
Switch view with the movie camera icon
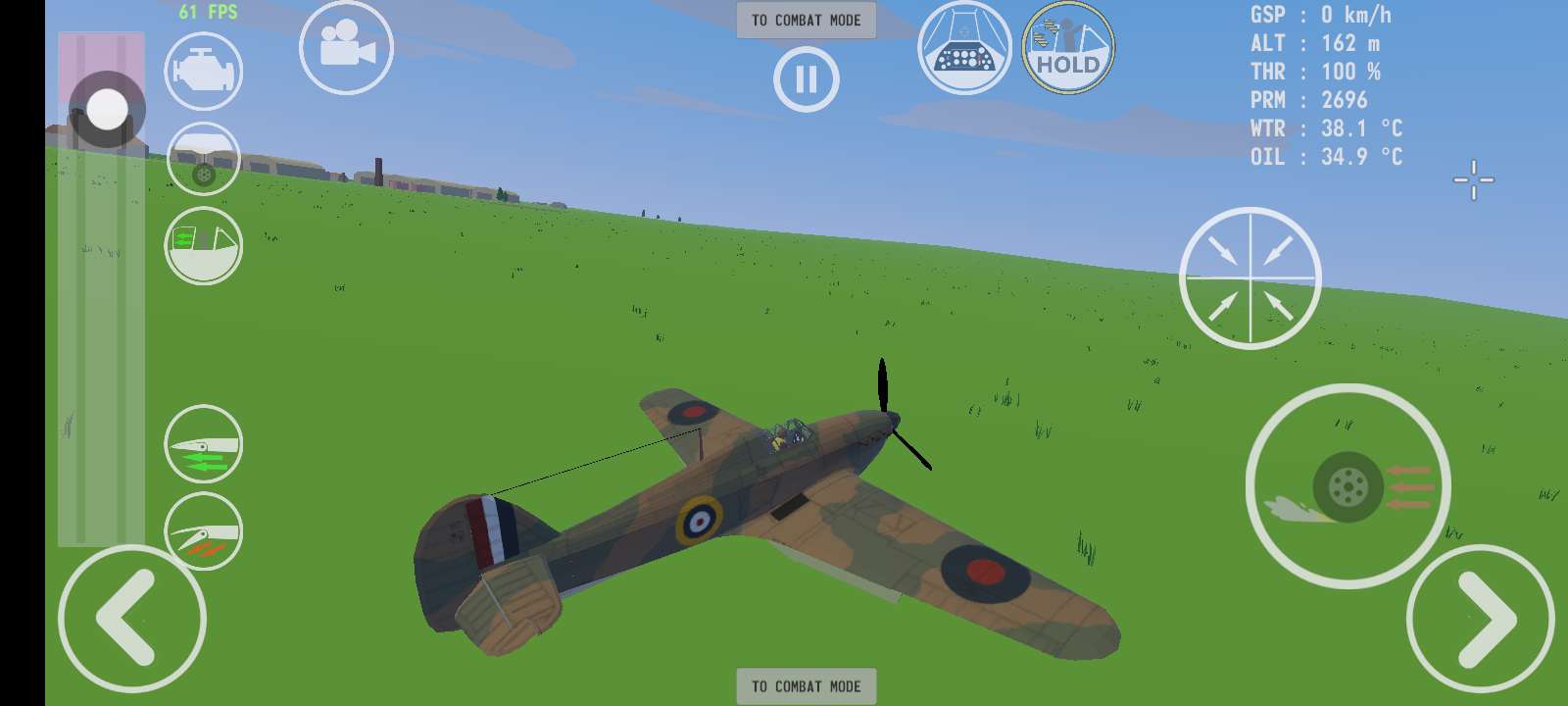pos(346,47)
